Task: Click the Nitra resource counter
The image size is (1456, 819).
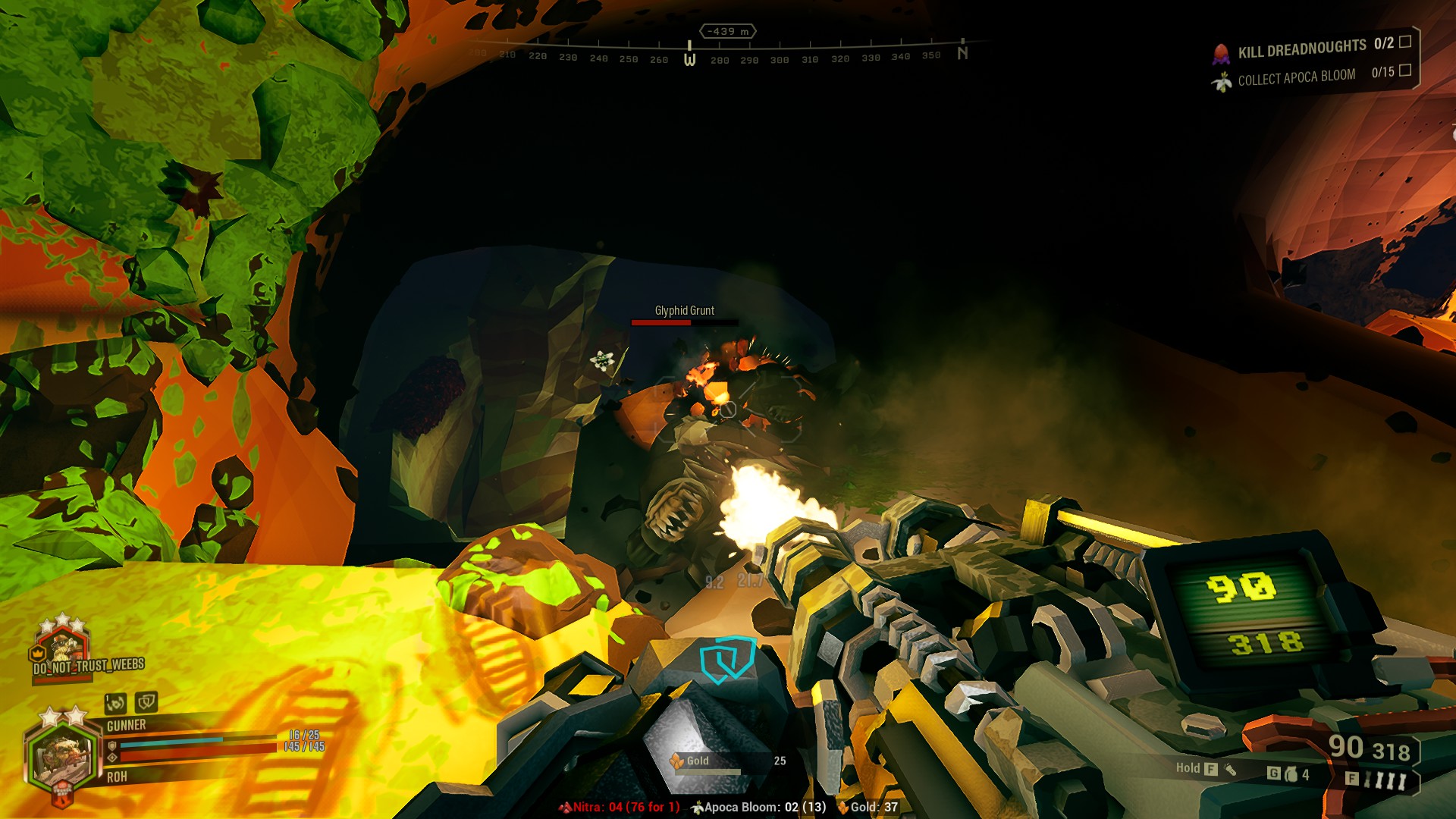Action: pos(620,807)
